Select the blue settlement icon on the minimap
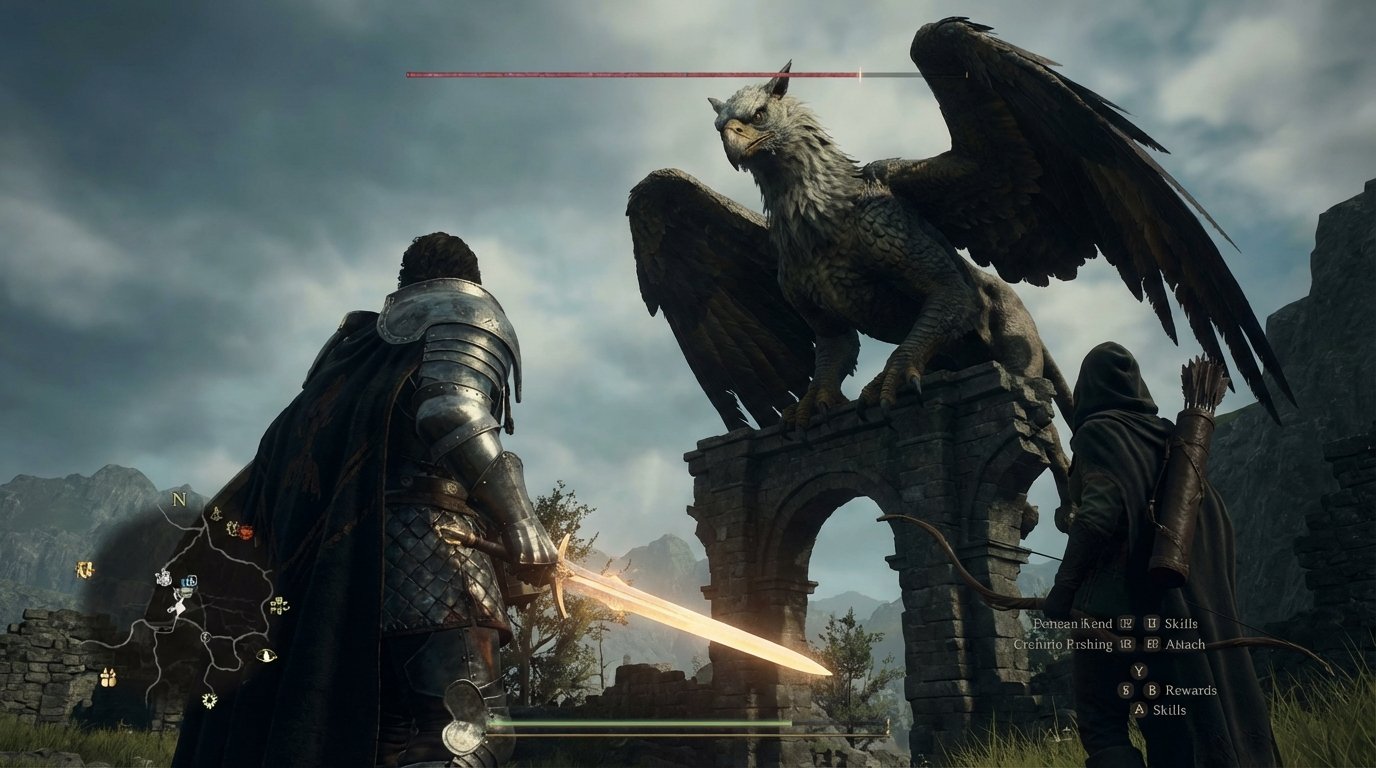Viewport: 1376px width, 768px height. pos(190,582)
